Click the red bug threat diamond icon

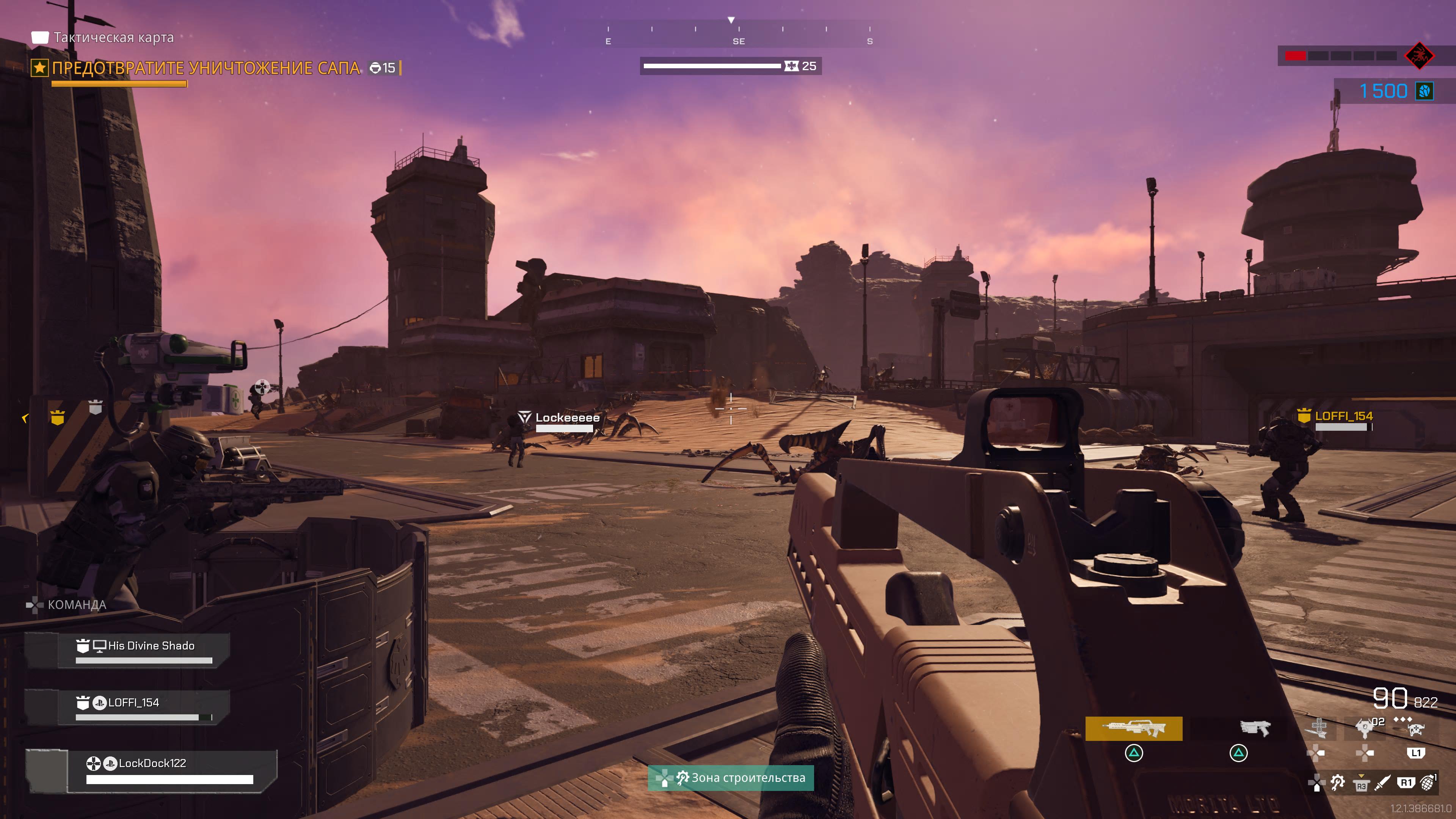(x=1419, y=55)
